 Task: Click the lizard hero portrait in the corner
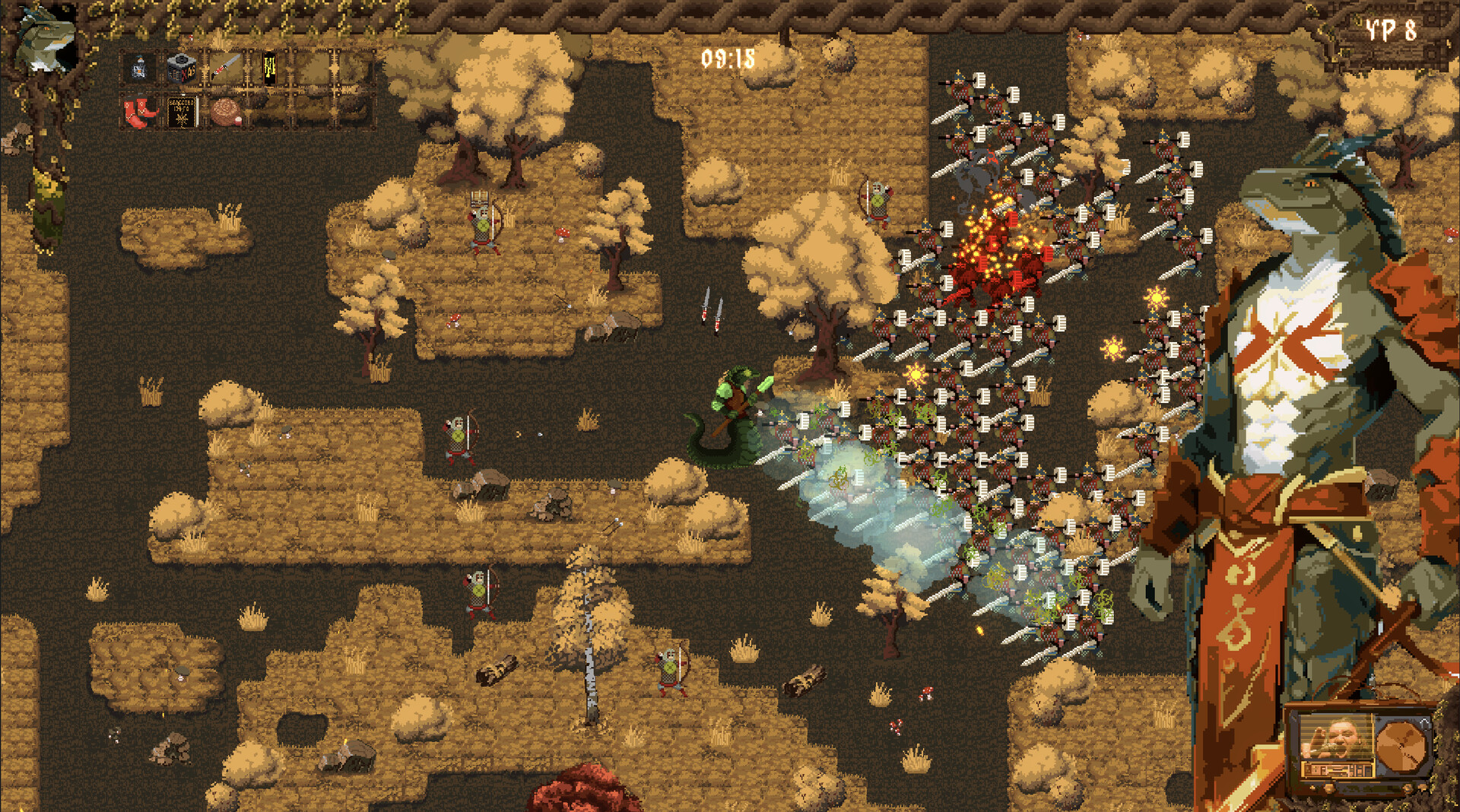42,38
